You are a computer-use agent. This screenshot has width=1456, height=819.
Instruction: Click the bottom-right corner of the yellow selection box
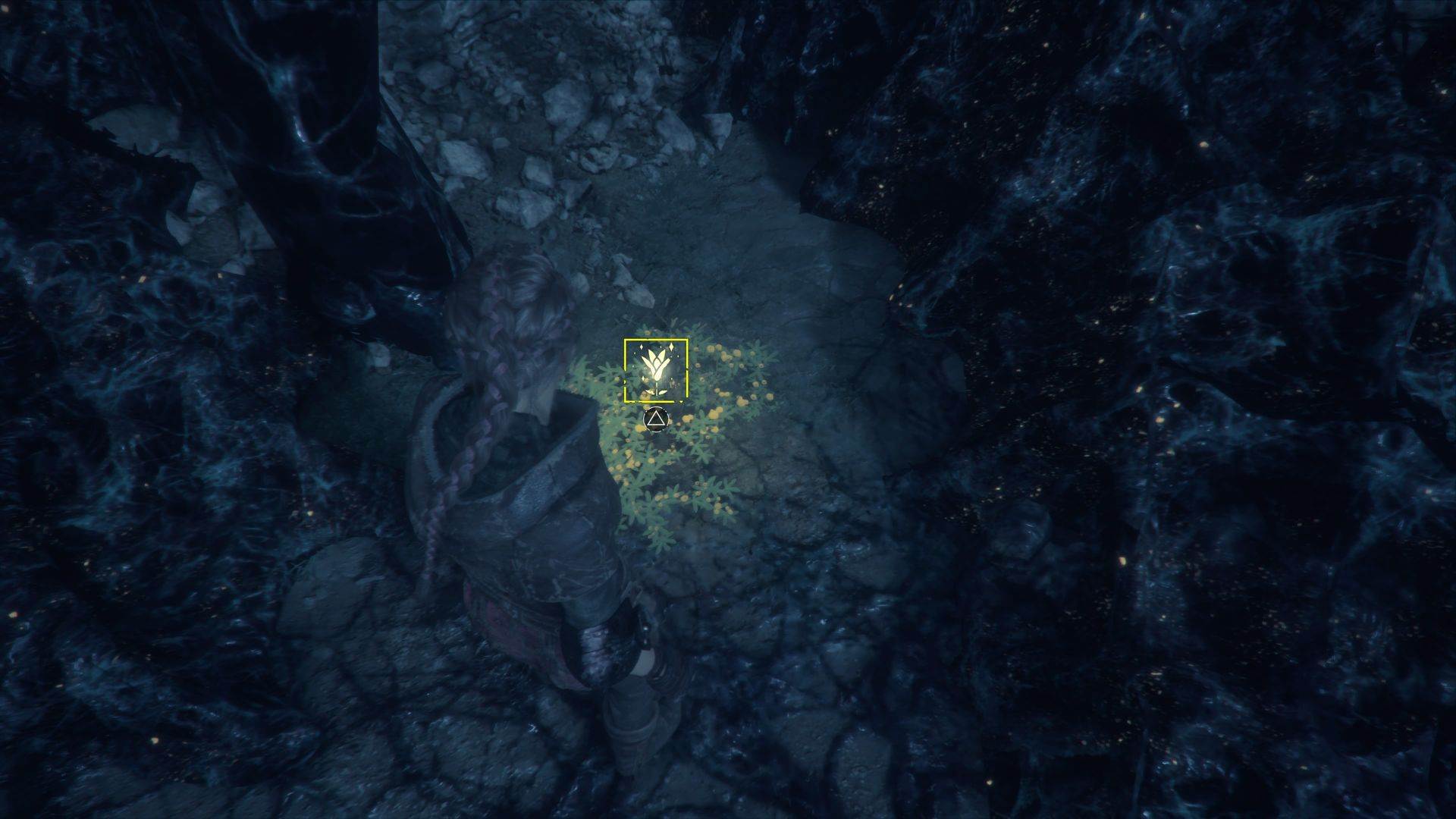click(686, 401)
